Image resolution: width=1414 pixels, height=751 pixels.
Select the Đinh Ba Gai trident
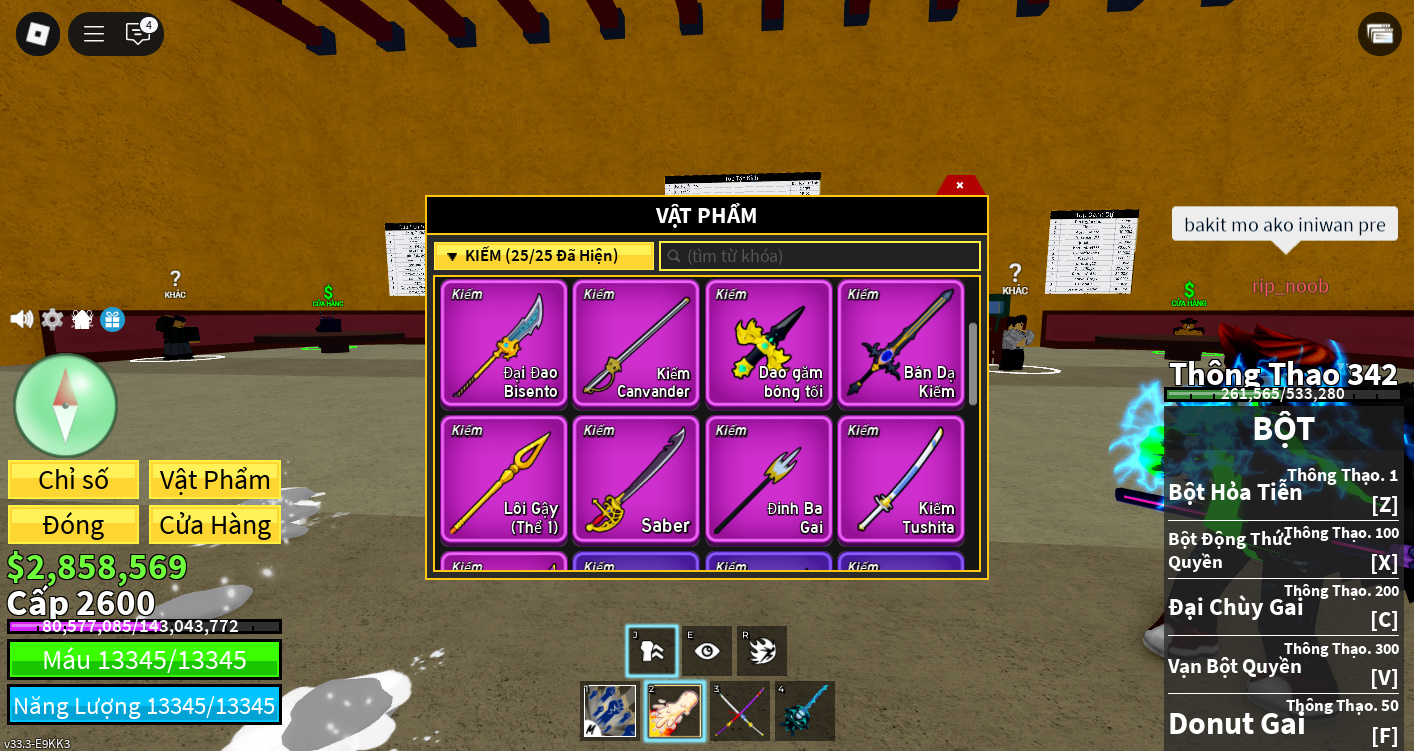[768, 479]
